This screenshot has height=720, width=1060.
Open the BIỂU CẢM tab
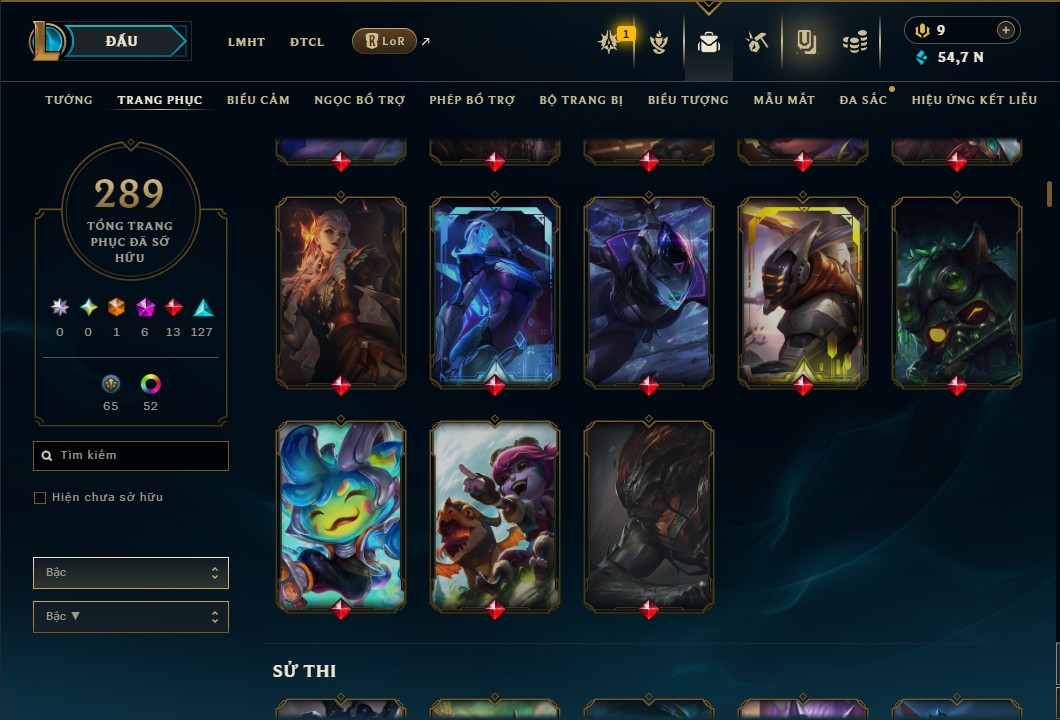click(x=258, y=100)
